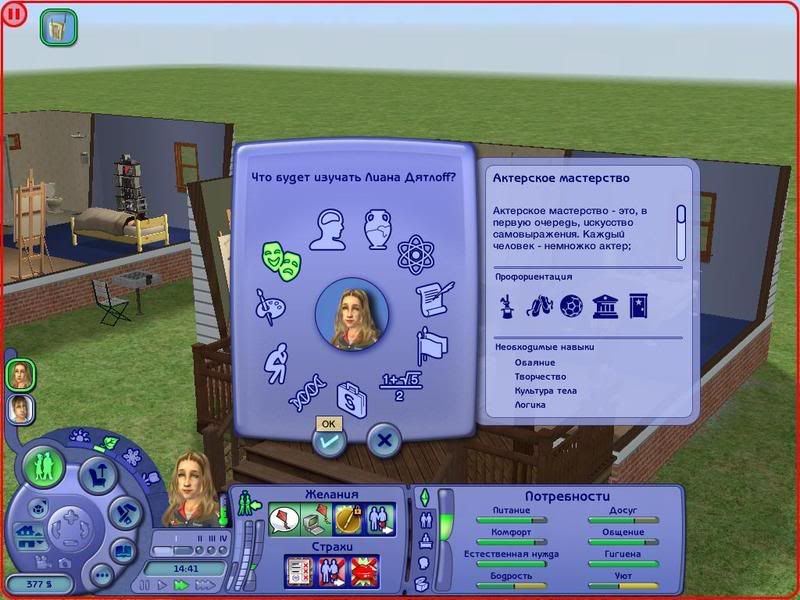Pick the vase art history major

coord(380,227)
